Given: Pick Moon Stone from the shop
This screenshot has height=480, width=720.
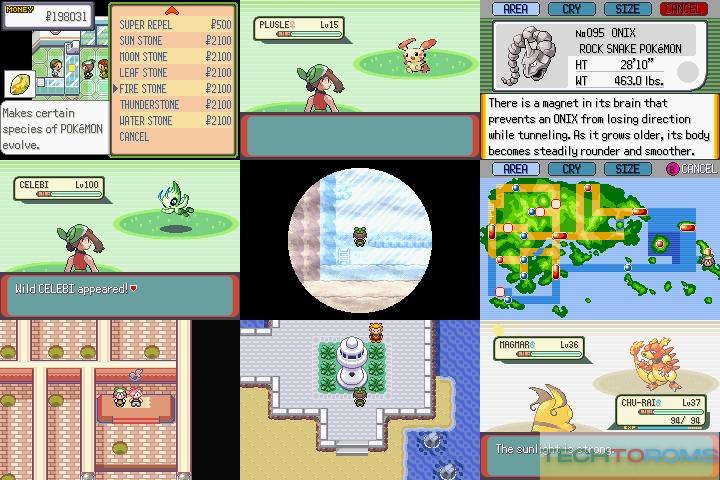Looking at the screenshot, I should click(143, 56).
